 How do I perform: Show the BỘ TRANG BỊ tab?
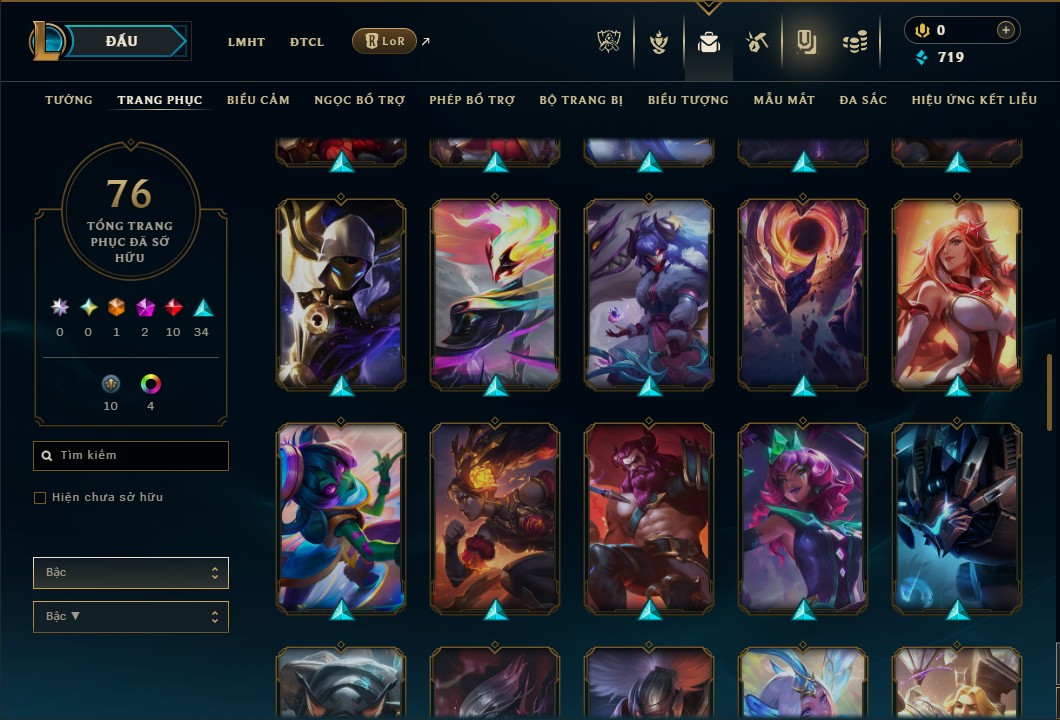click(x=581, y=100)
